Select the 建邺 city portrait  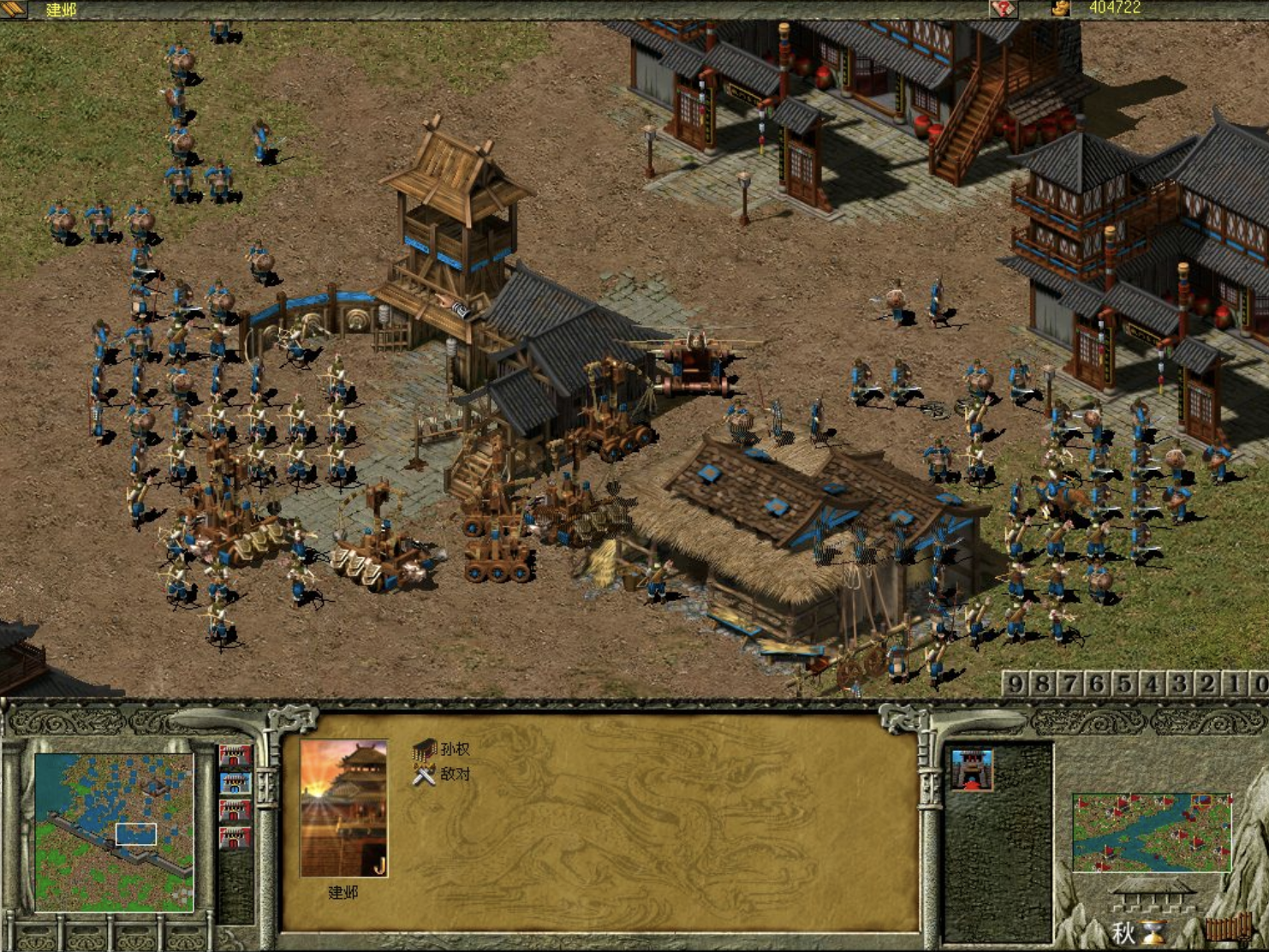click(x=343, y=808)
